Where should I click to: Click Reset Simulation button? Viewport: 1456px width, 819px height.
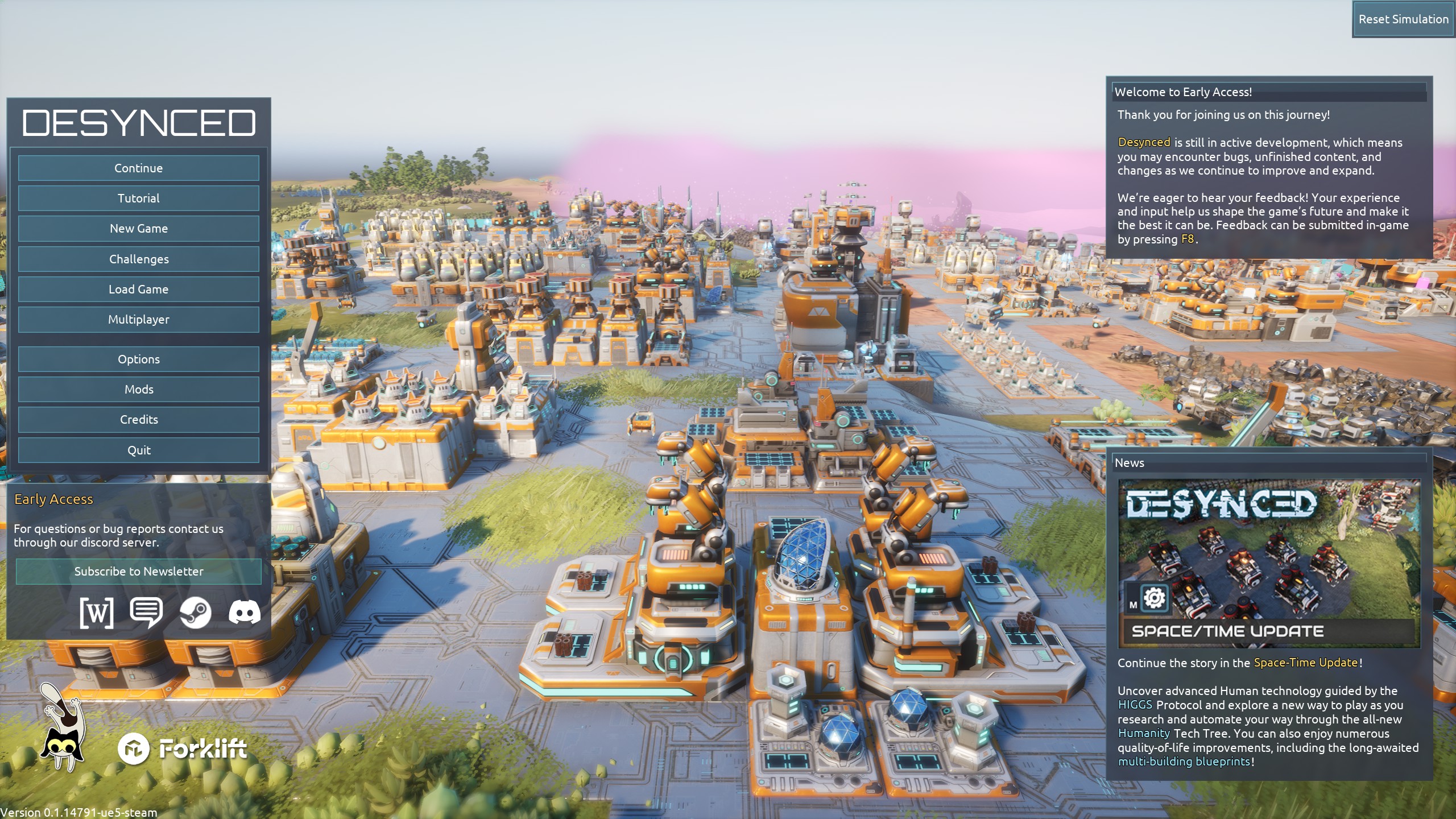click(x=1403, y=19)
